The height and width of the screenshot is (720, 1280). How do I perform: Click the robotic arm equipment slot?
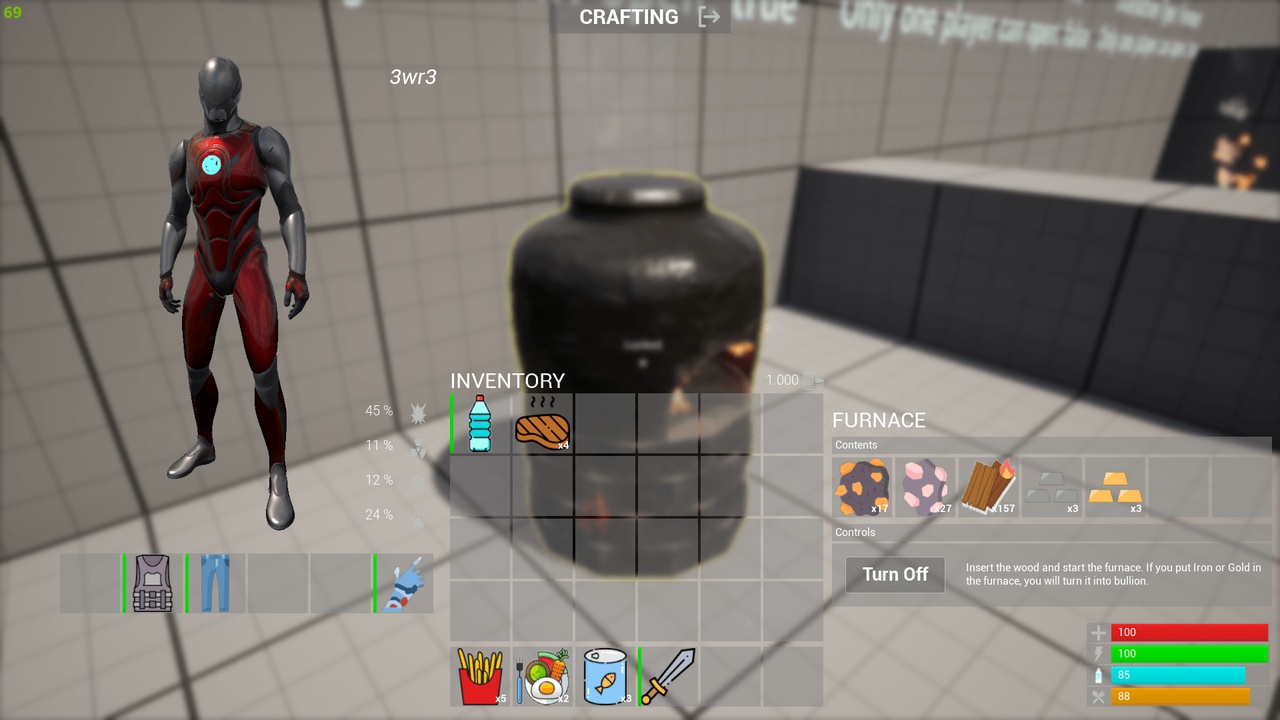coord(404,583)
